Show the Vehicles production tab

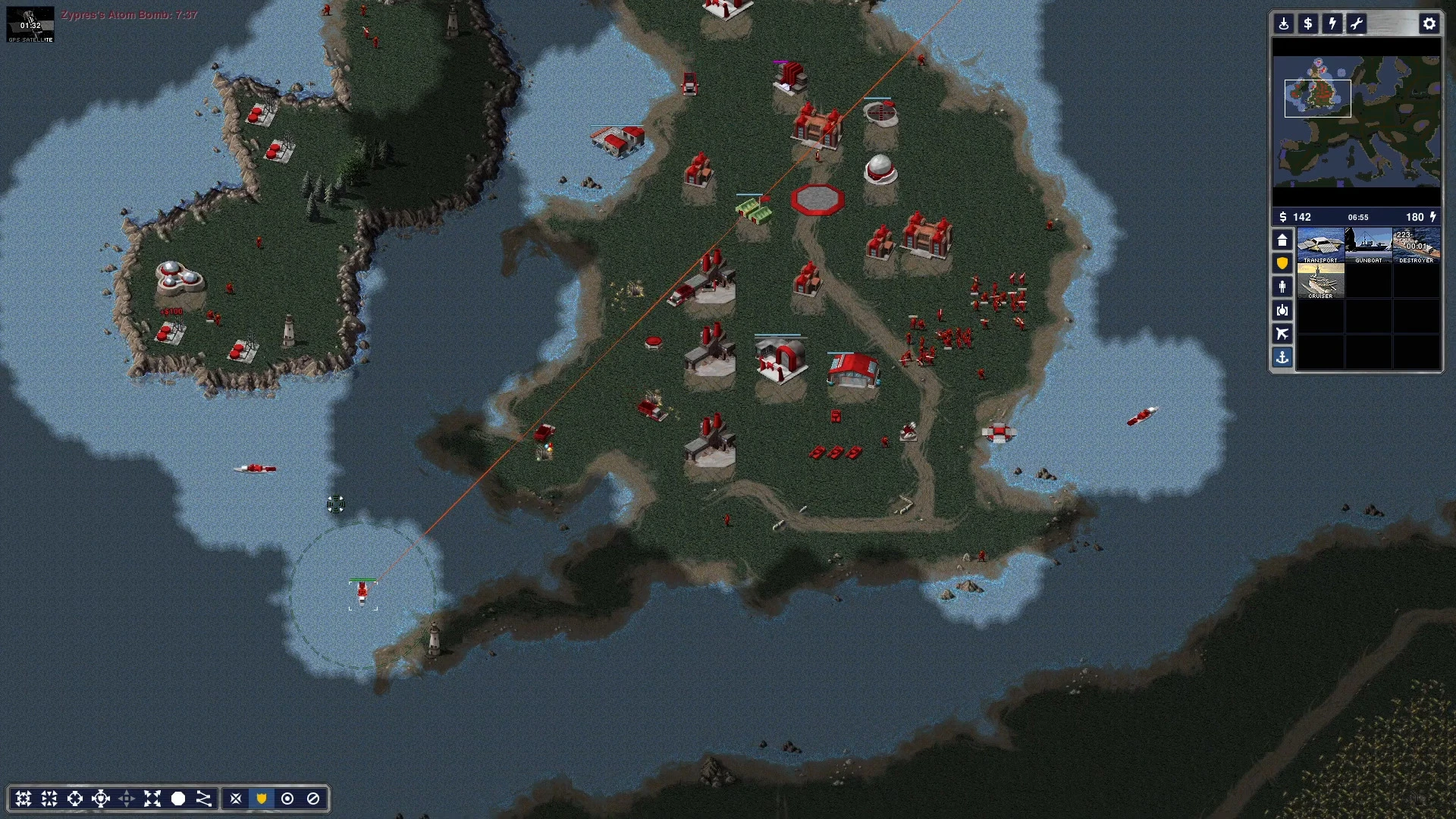point(1282,310)
